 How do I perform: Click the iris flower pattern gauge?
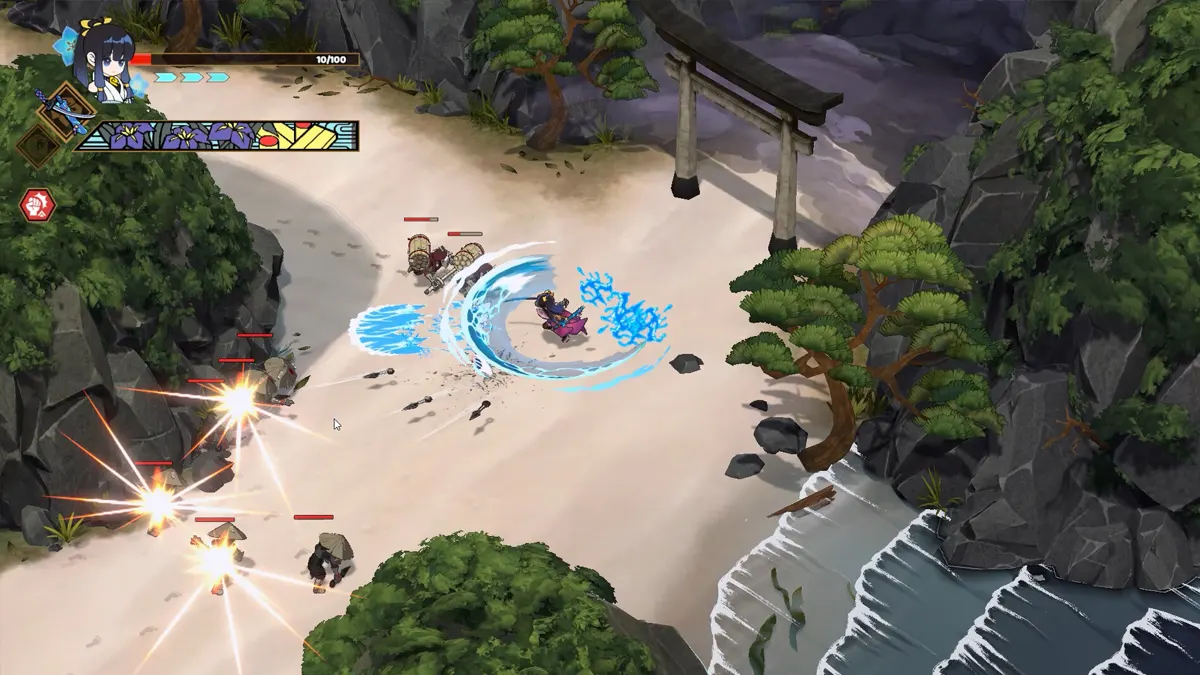click(x=218, y=136)
